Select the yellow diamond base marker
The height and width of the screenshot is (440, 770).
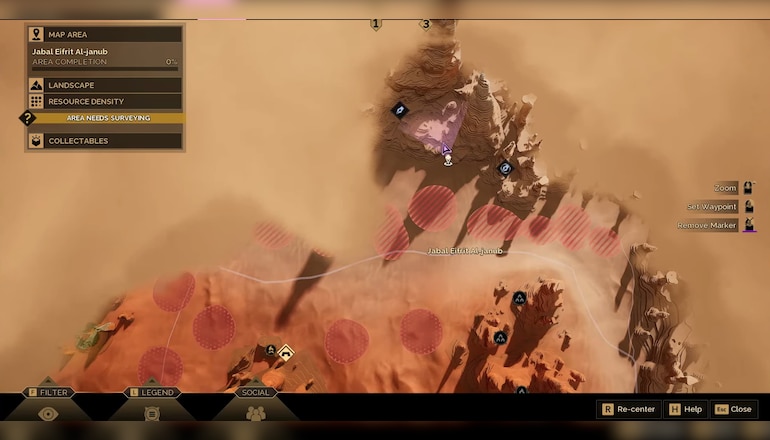coord(286,351)
